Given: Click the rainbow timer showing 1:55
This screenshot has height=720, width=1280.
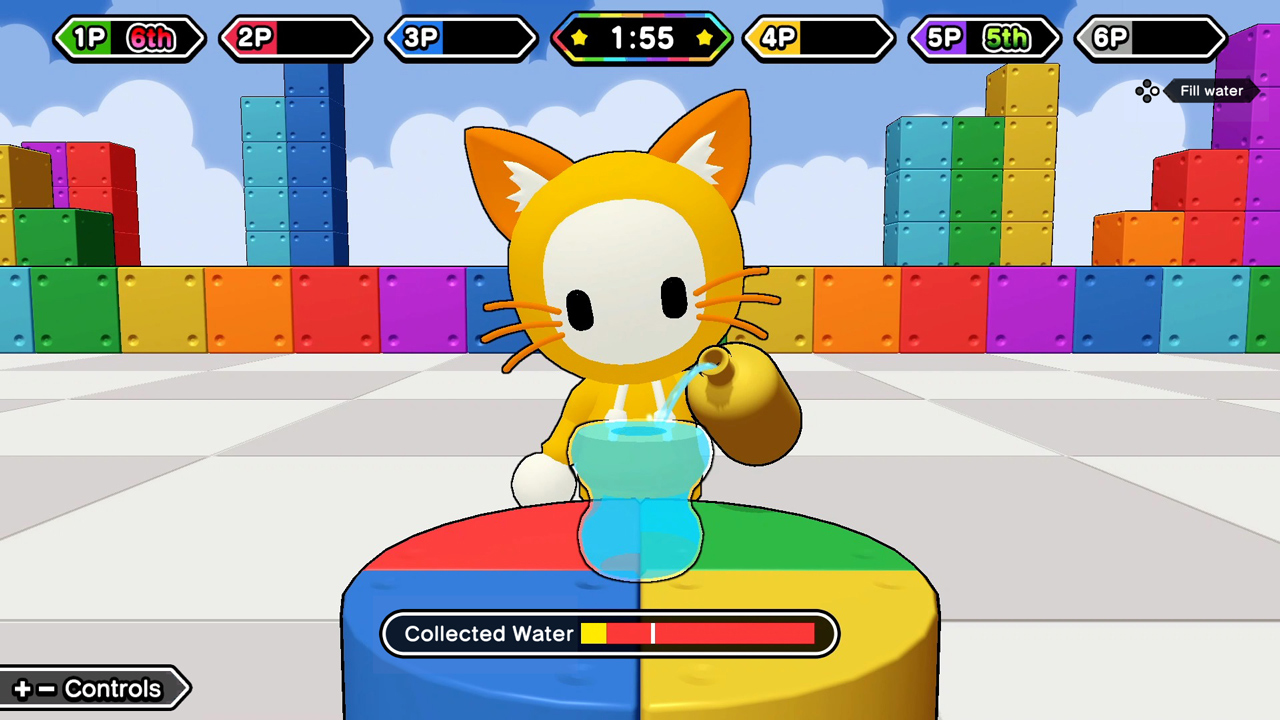Looking at the screenshot, I should point(640,38).
